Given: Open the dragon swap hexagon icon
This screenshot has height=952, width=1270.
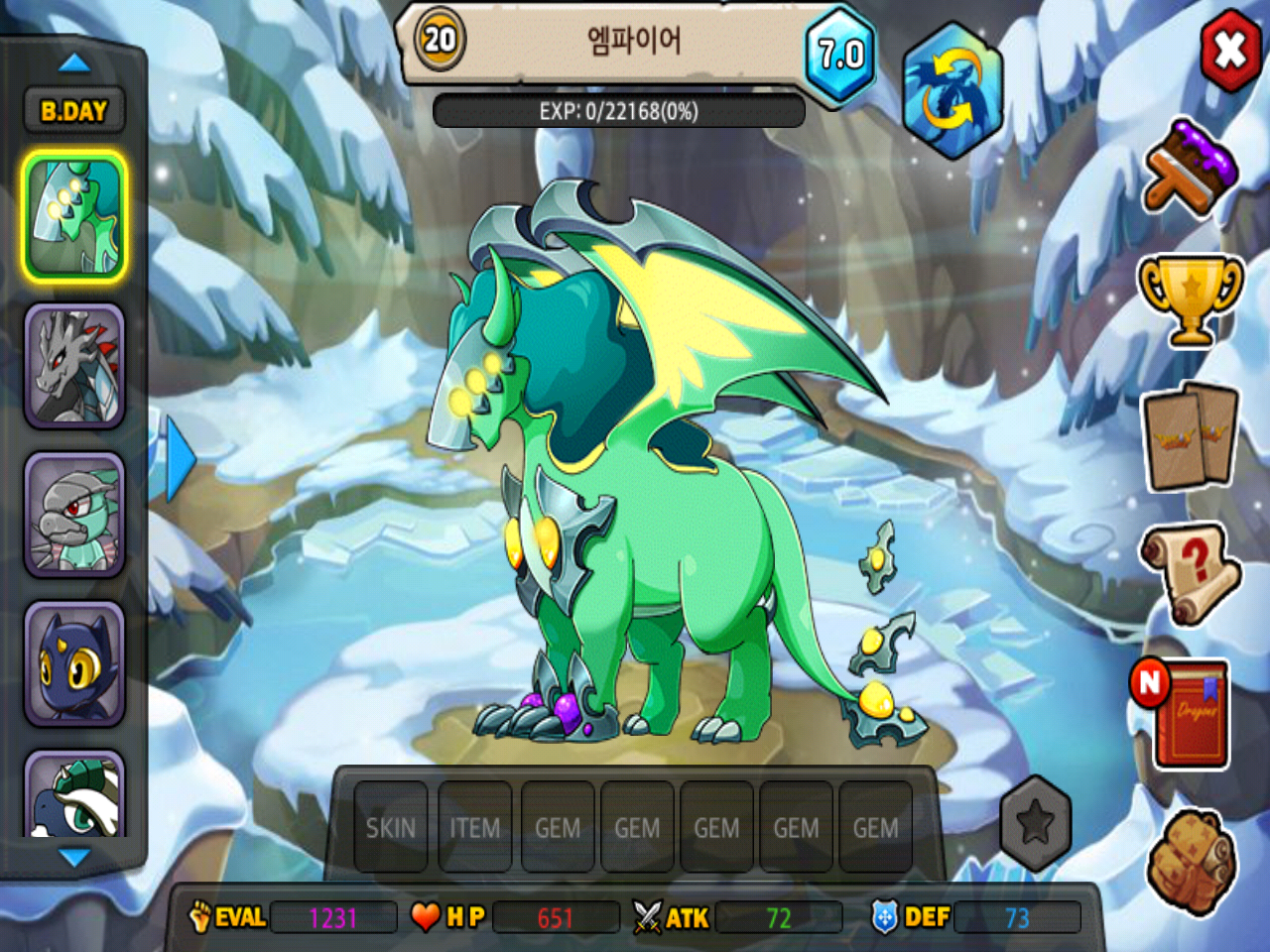Looking at the screenshot, I should (x=952, y=91).
